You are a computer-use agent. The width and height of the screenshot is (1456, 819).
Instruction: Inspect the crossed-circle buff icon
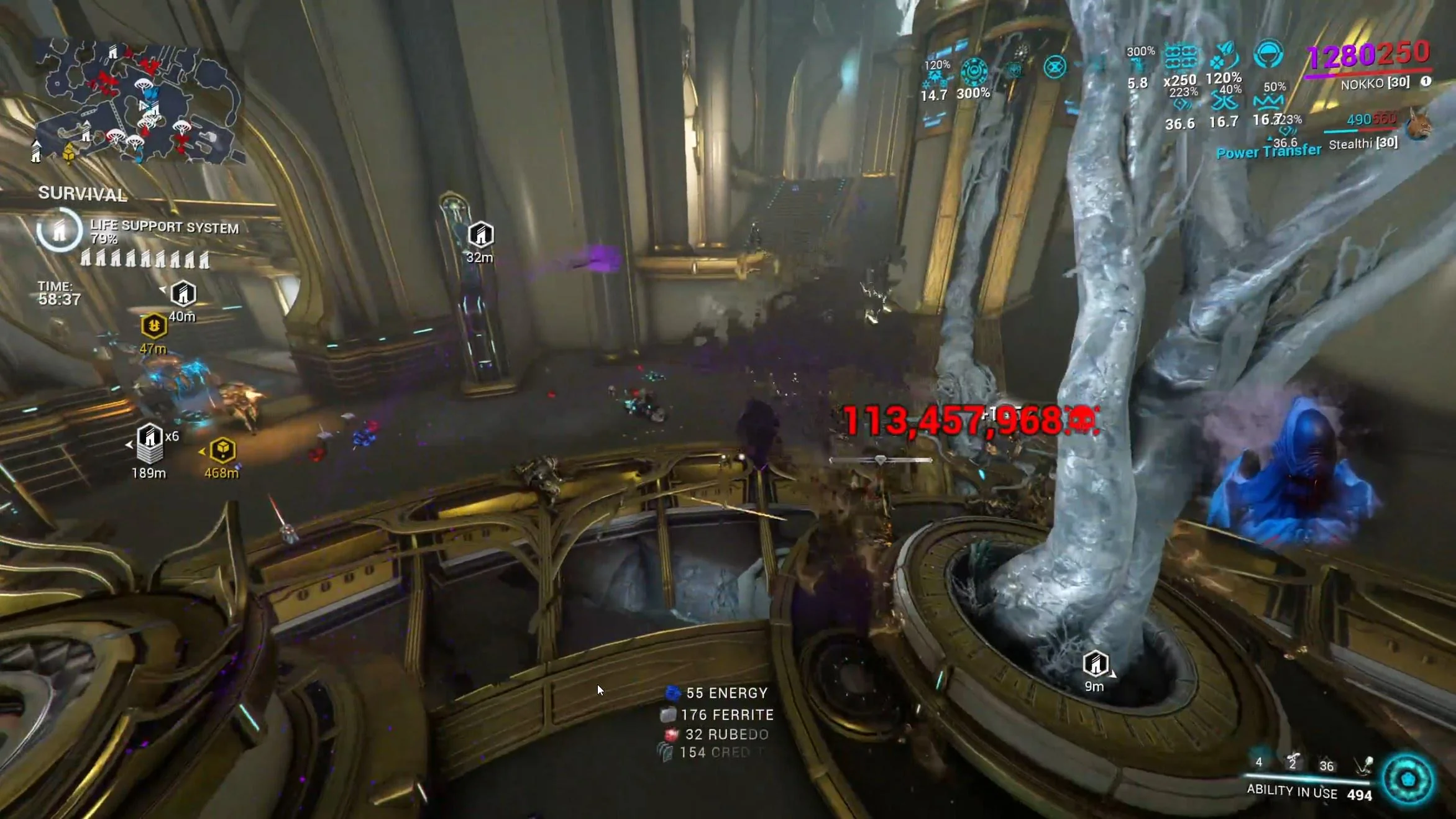click(x=1055, y=66)
